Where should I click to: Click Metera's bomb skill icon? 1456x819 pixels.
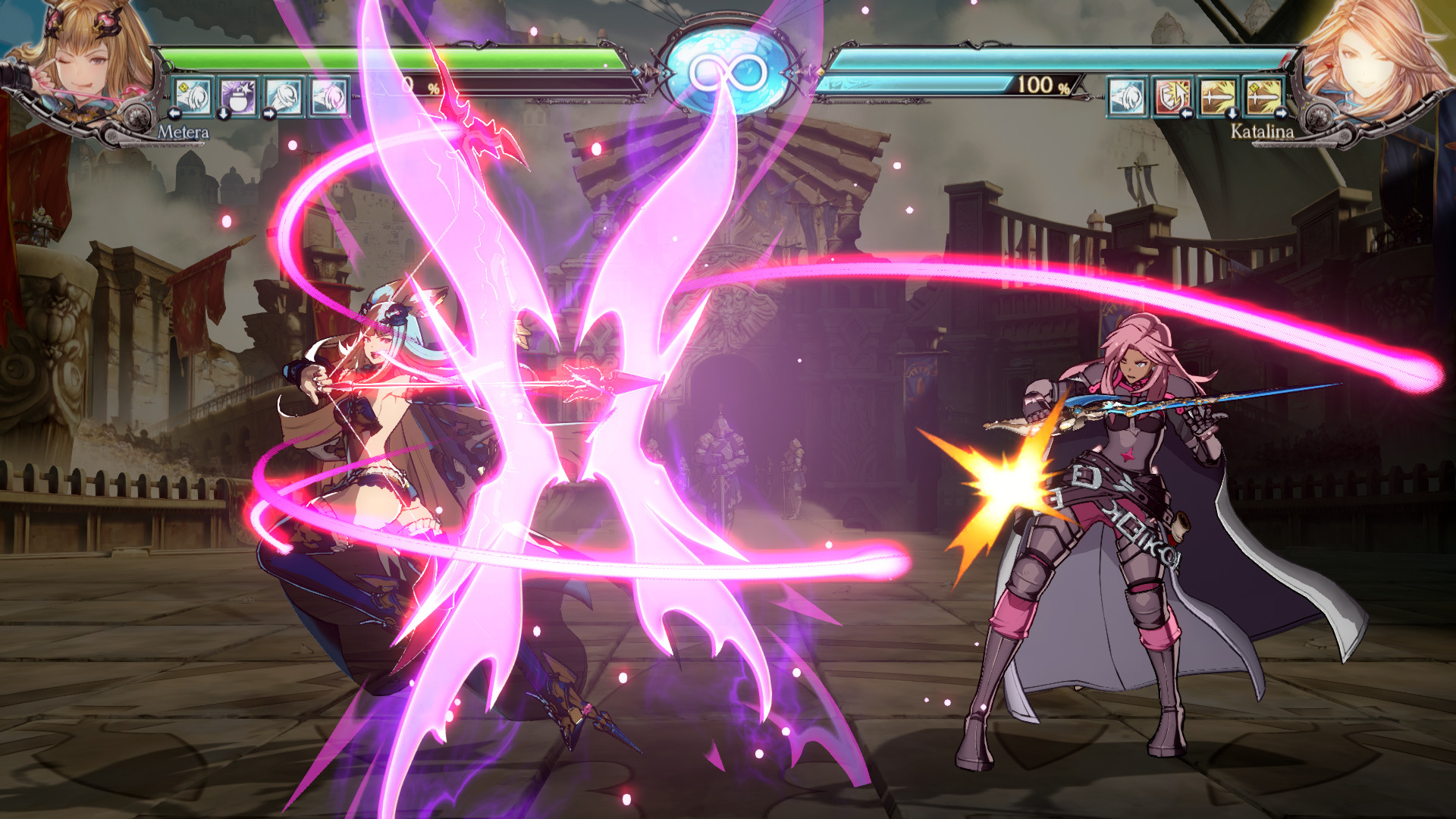(237, 97)
